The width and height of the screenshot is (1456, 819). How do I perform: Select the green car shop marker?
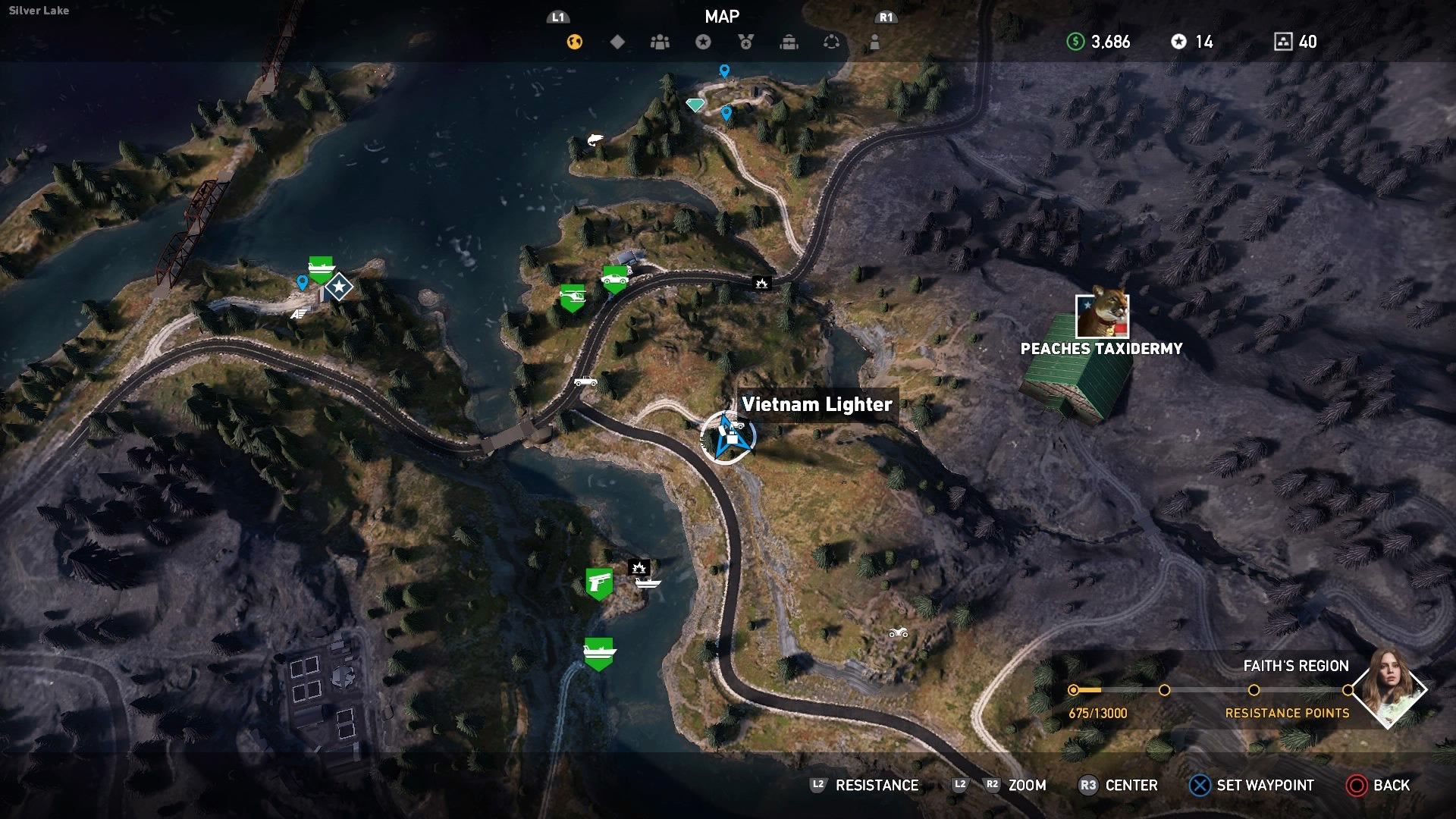tap(616, 278)
